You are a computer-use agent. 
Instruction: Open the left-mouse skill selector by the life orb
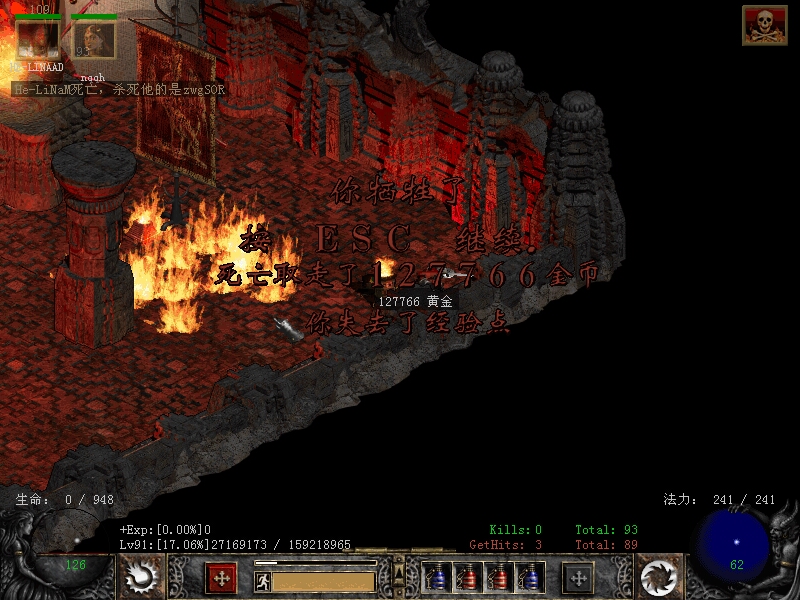point(141,577)
